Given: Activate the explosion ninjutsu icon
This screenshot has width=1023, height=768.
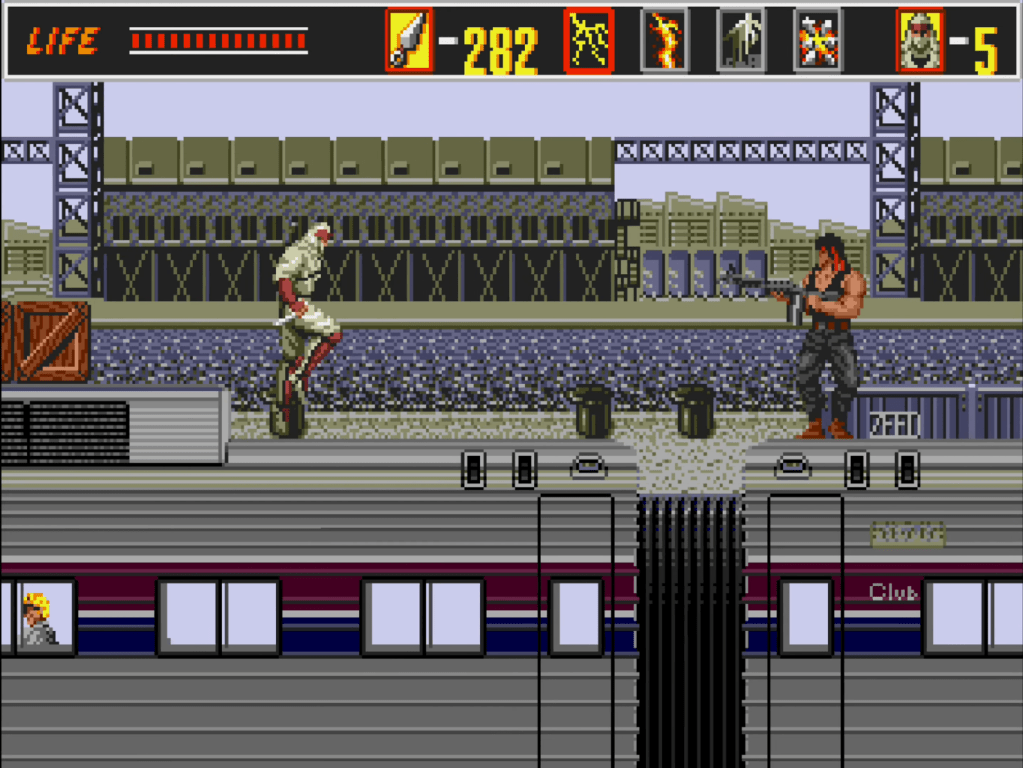Looking at the screenshot, I should click(817, 41).
